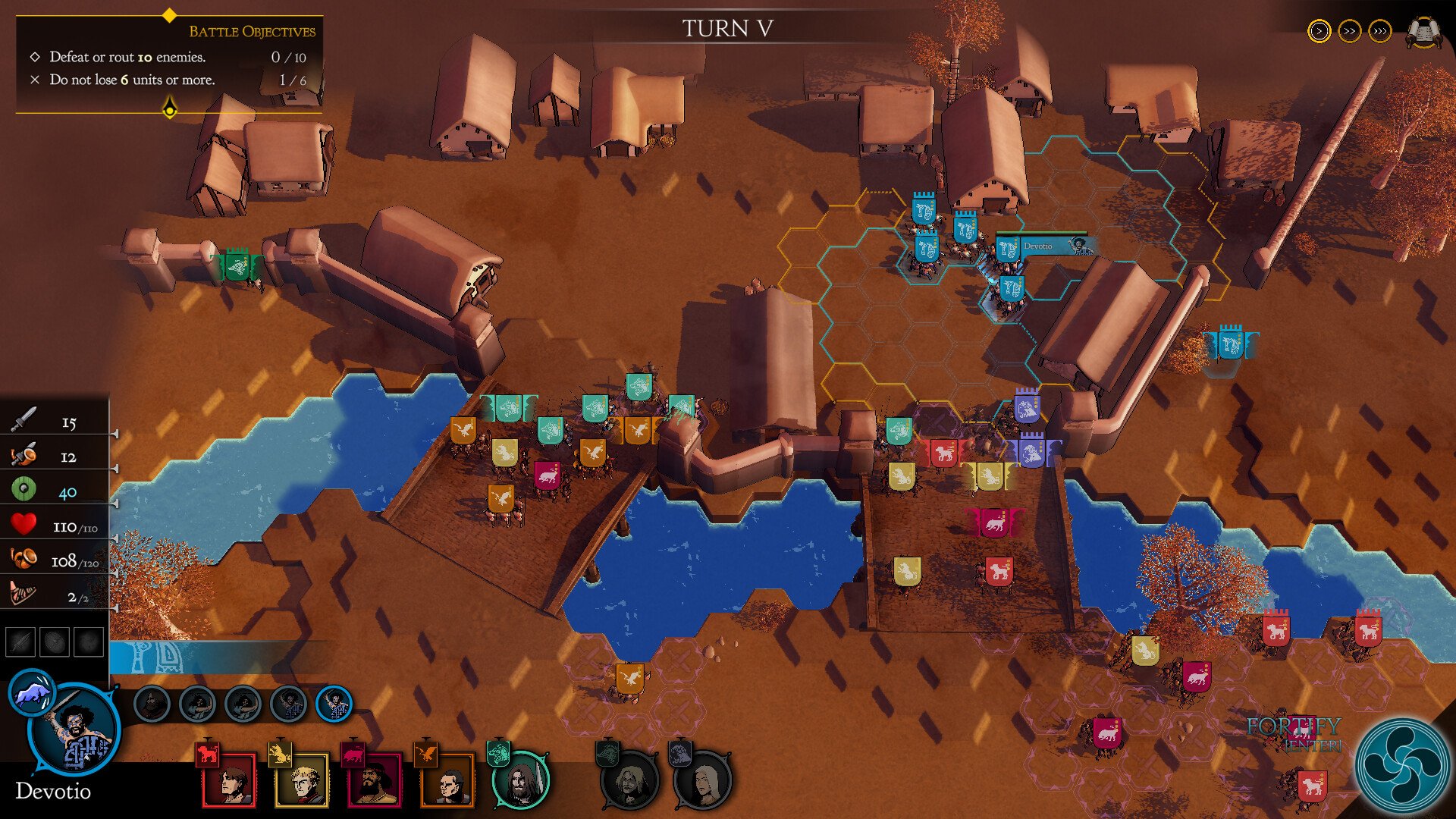Click the Fortify swirl emblem button
The image size is (1456, 819).
(x=1401, y=764)
